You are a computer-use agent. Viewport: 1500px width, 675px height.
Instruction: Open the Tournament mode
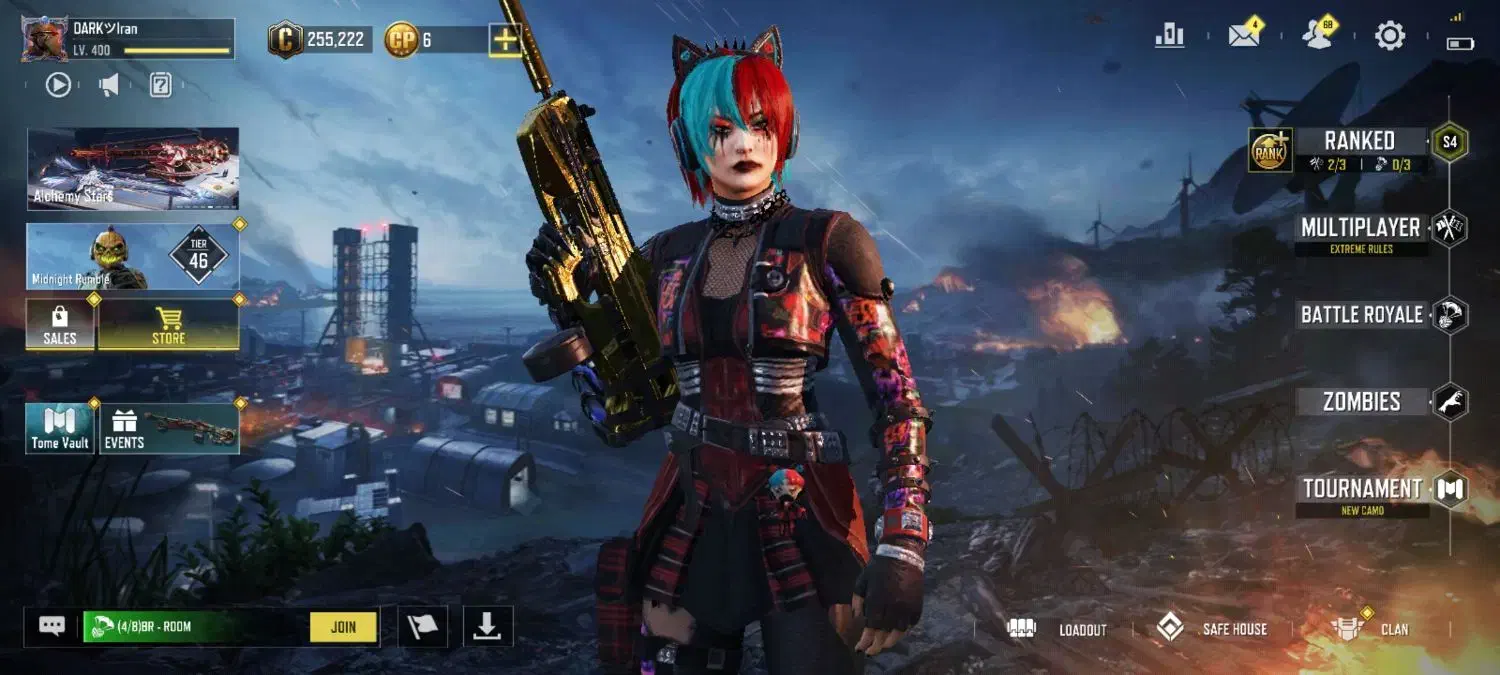[1361, 489]
